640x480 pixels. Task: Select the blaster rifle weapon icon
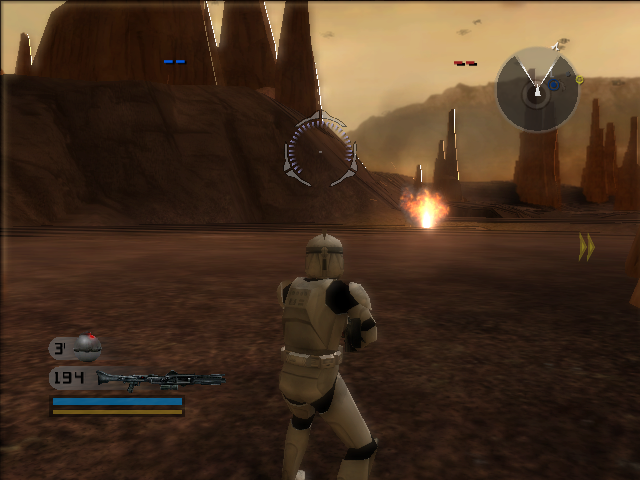pos(160,379)
